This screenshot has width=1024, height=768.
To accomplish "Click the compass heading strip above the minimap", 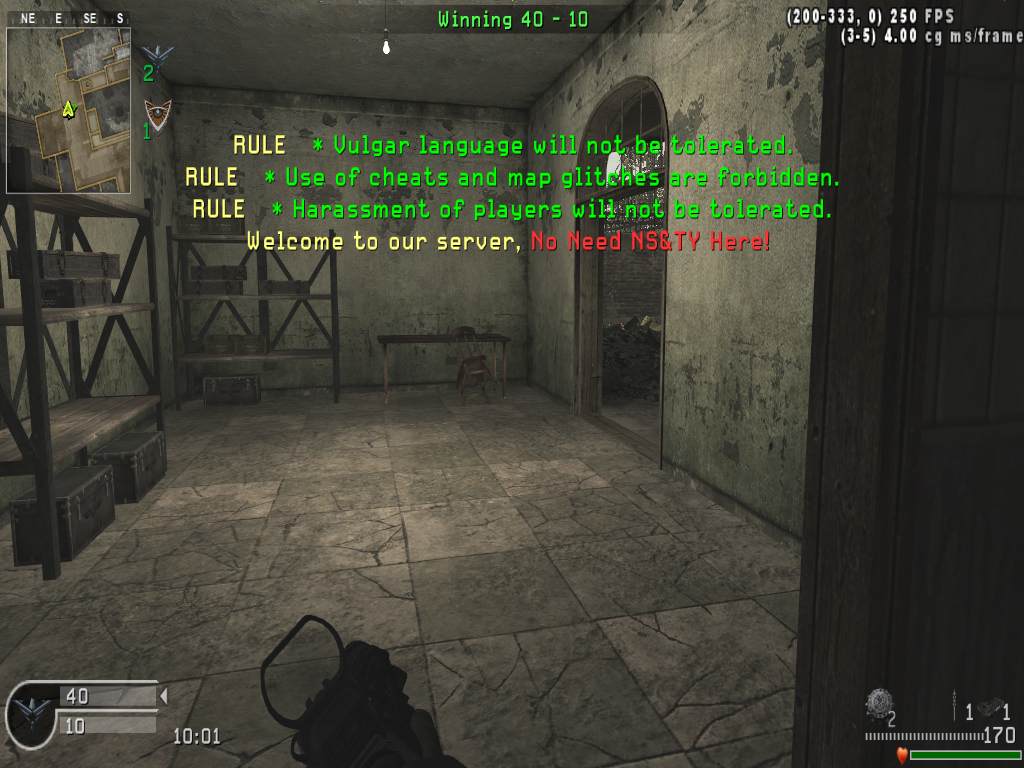I will click(x=69, y=18).
